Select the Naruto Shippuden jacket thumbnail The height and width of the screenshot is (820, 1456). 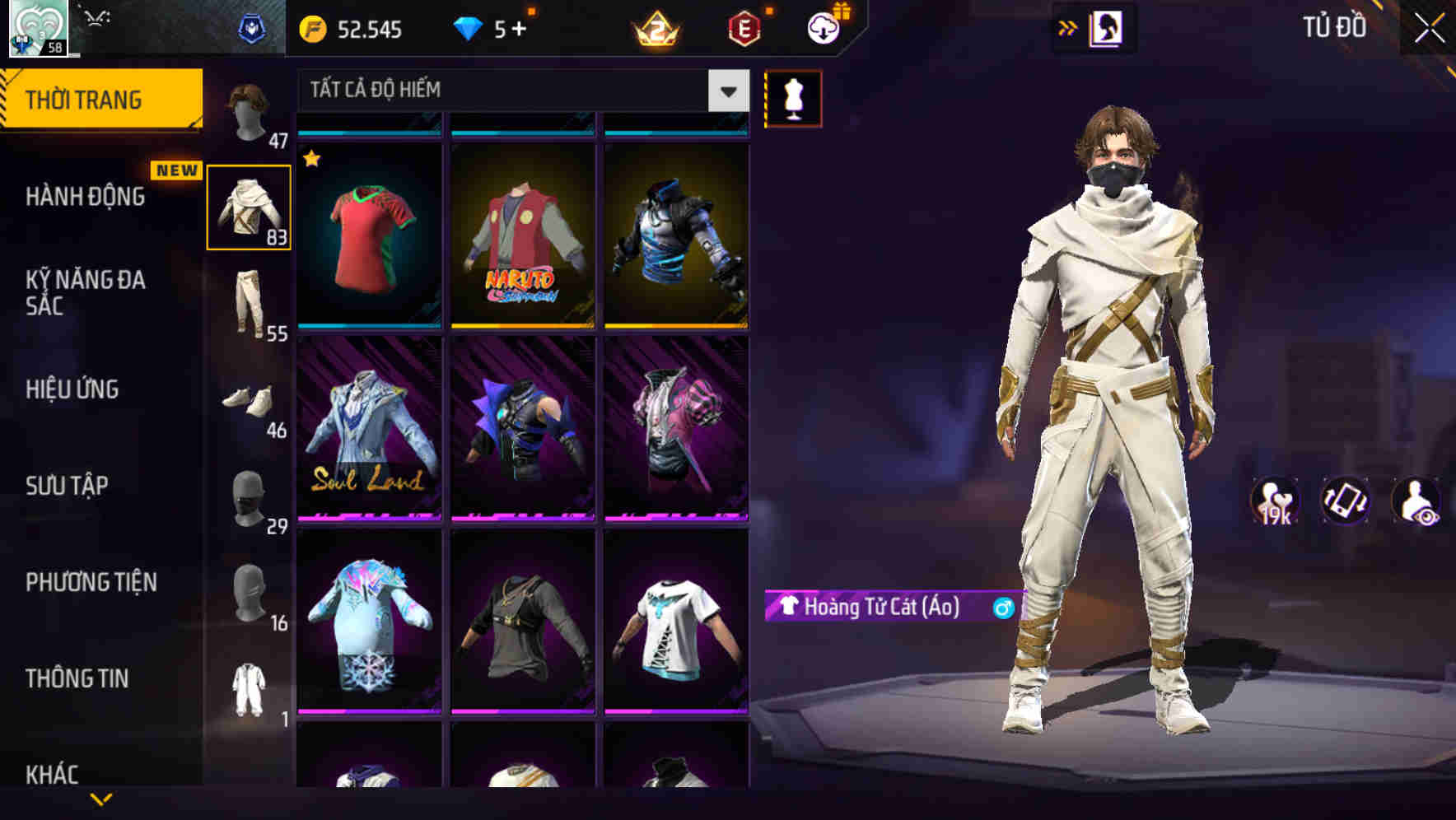point(520,239)
